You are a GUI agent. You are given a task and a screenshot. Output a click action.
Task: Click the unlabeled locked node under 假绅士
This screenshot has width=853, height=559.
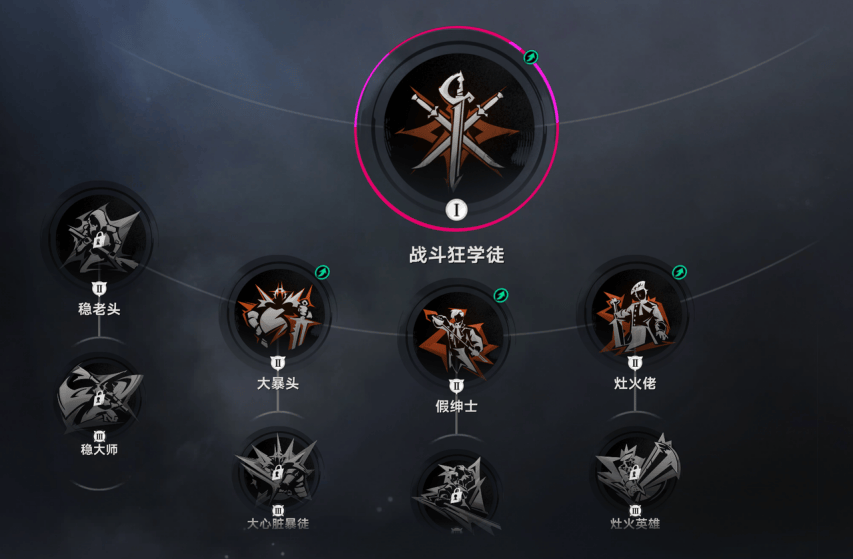coord(456,493)
